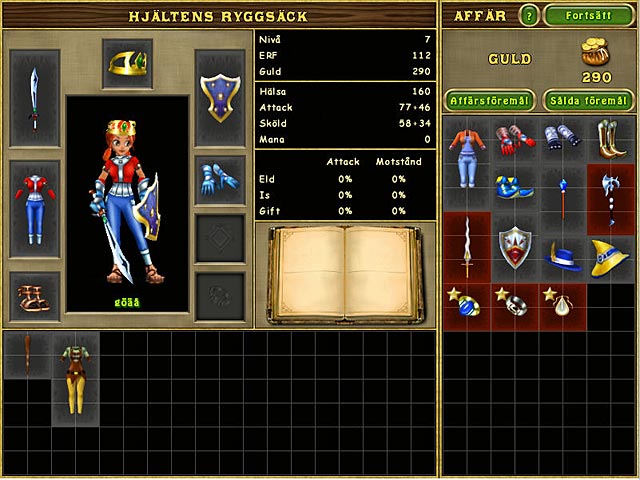
Task: Pick the golden boots in shop
Action: click(x=609, y=138)
